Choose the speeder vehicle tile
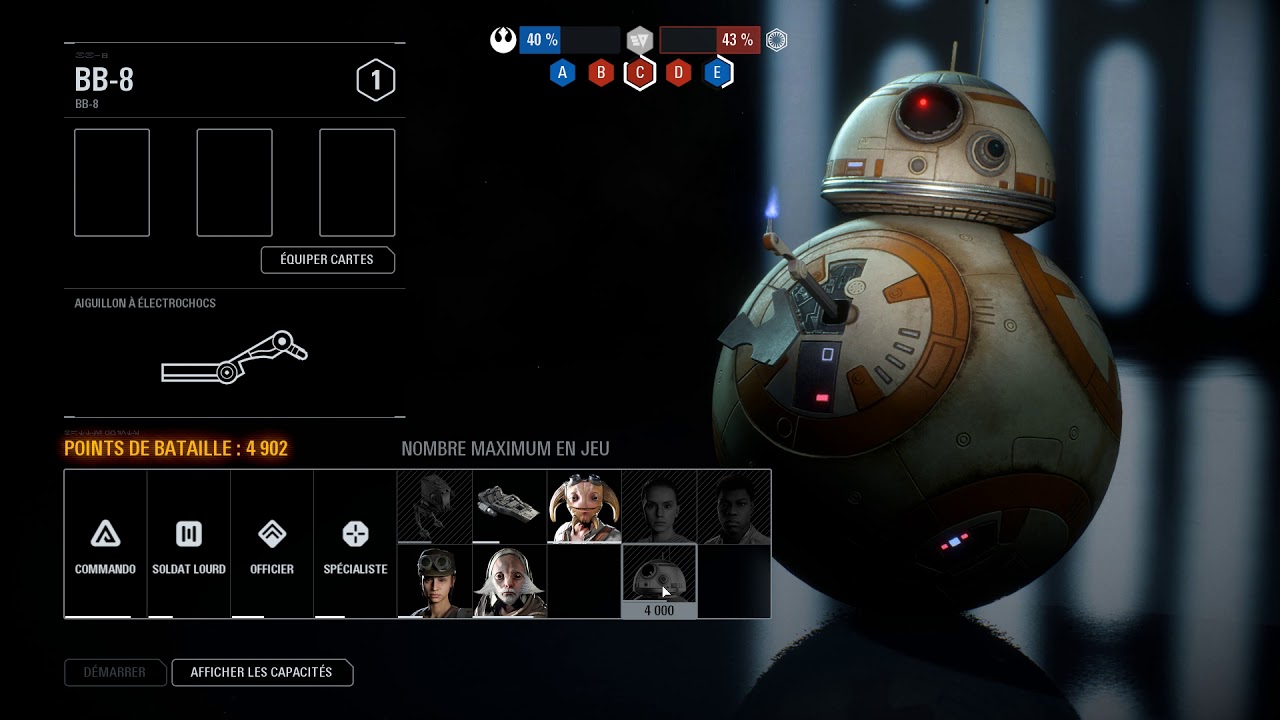Viewport: 1280px width, 720px height. point(509,507)
